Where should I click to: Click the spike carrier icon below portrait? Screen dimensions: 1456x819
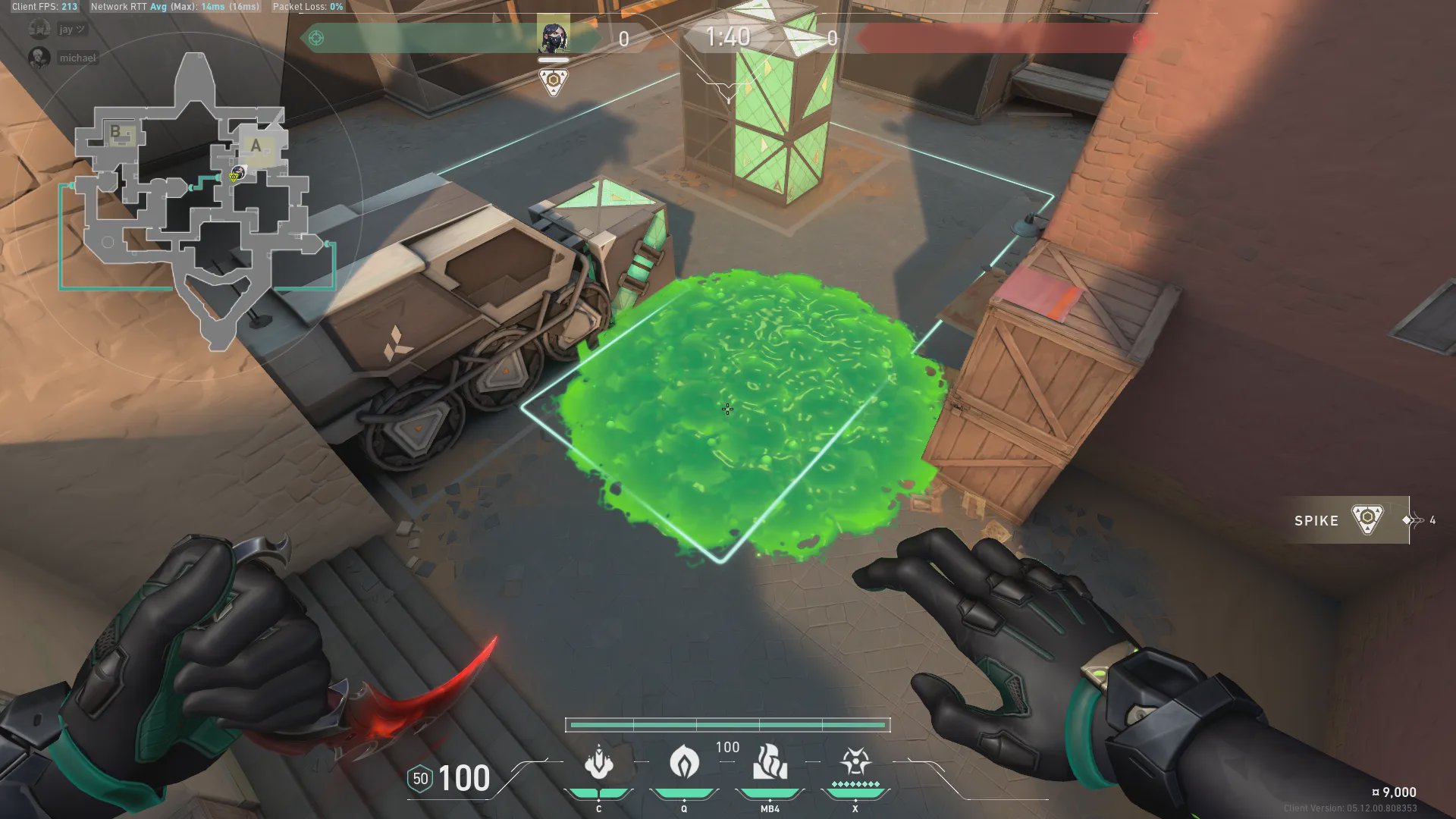[554, 80]
